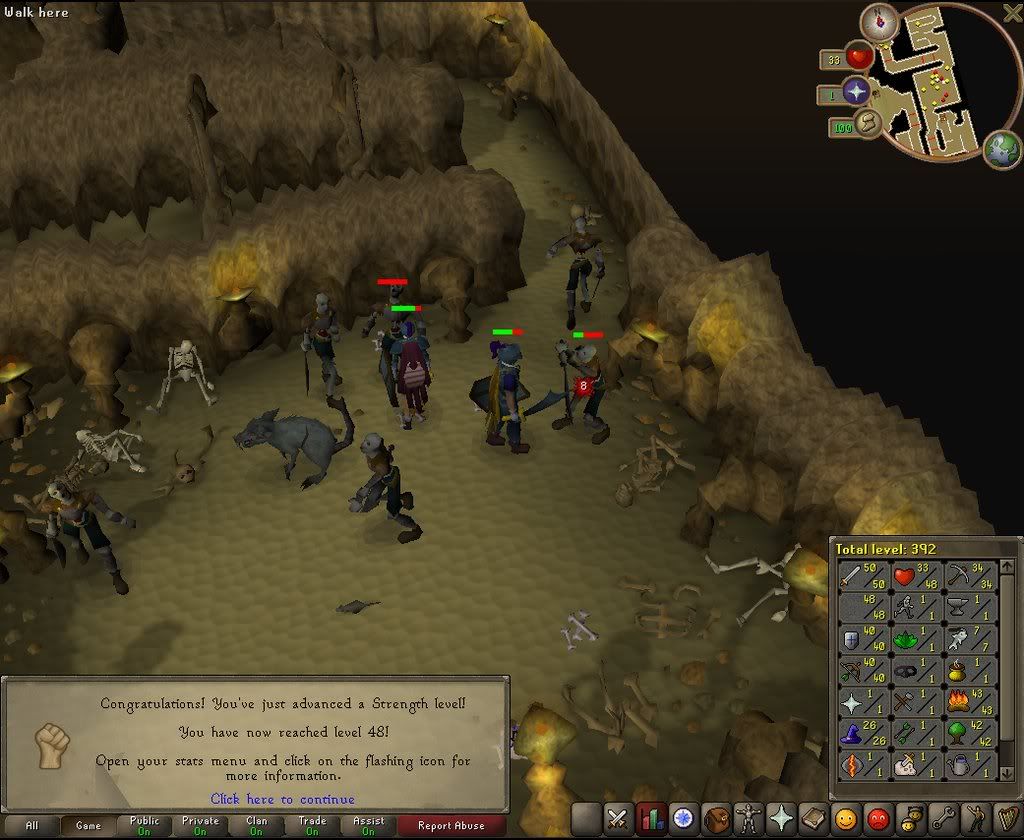The image size is (1024, 840).
Task: Click on the circular minimap
Action: point(932,83)
